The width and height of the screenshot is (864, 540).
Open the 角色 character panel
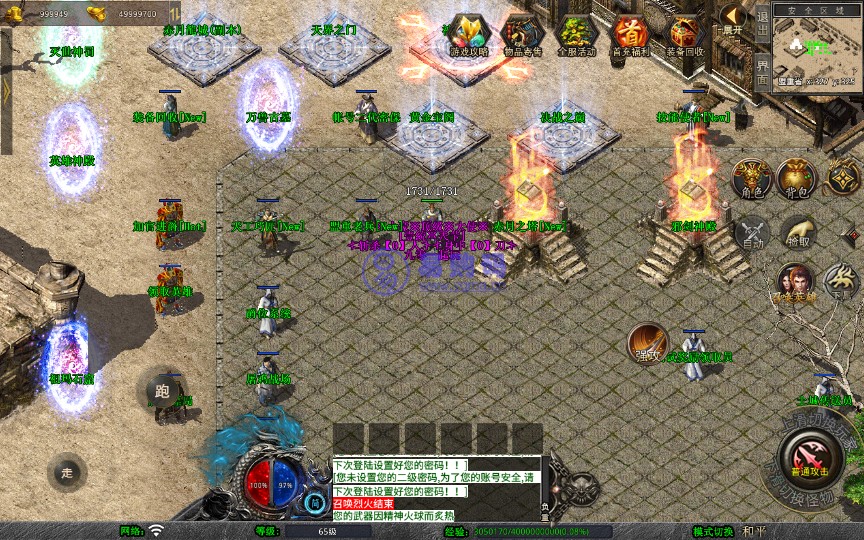pyautogui.click(x=752, y=179)
